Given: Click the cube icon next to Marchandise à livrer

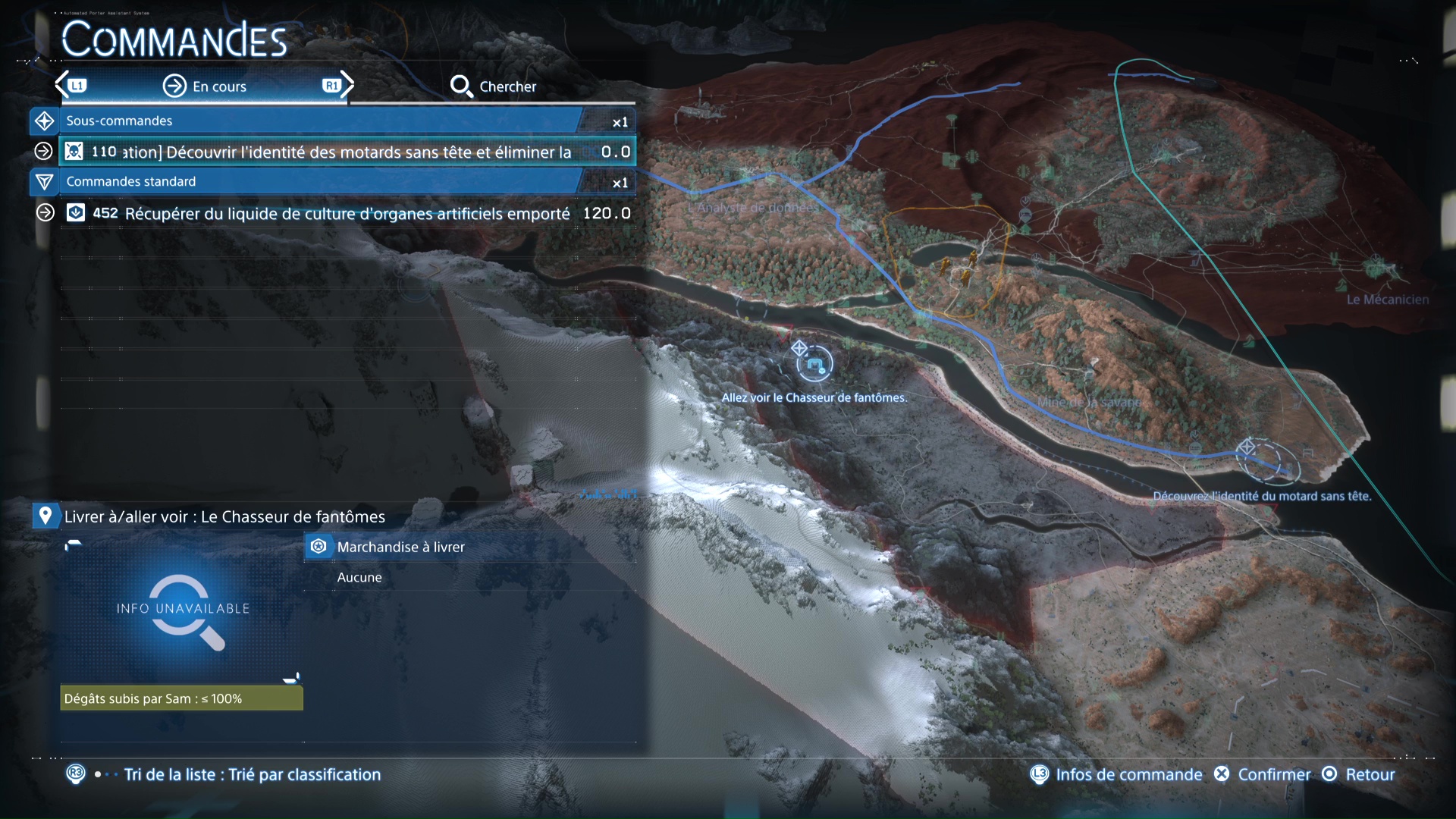Looking at the screenshot, I should [319, 546].
